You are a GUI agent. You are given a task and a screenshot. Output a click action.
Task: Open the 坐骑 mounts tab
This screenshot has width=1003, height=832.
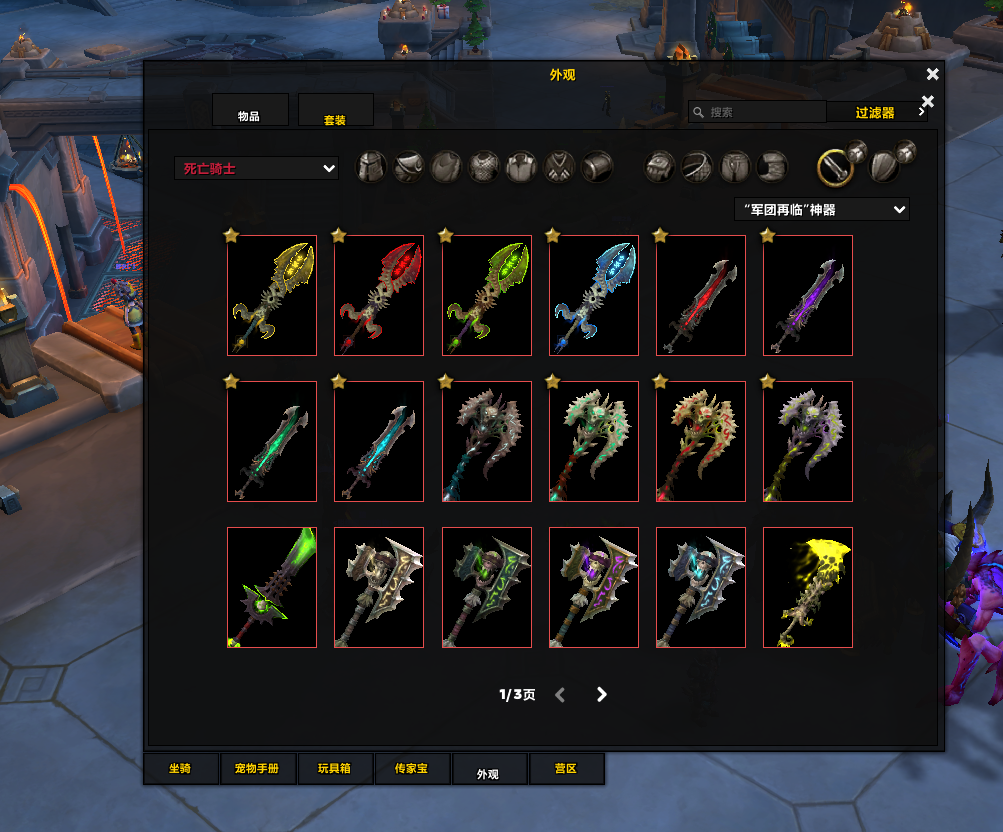pos(180,769)
